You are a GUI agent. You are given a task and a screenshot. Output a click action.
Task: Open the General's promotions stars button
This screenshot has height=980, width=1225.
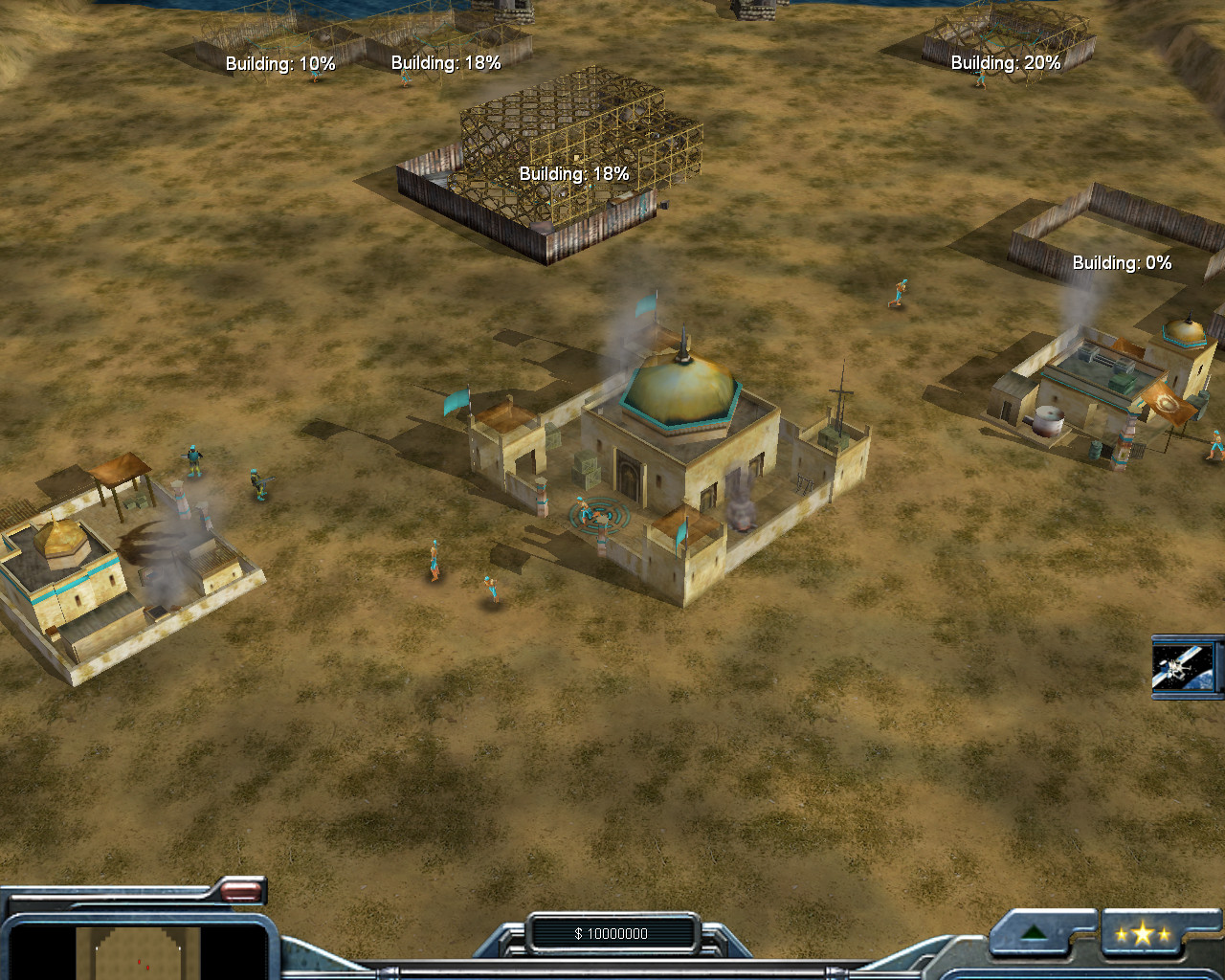coord(1142,934)
